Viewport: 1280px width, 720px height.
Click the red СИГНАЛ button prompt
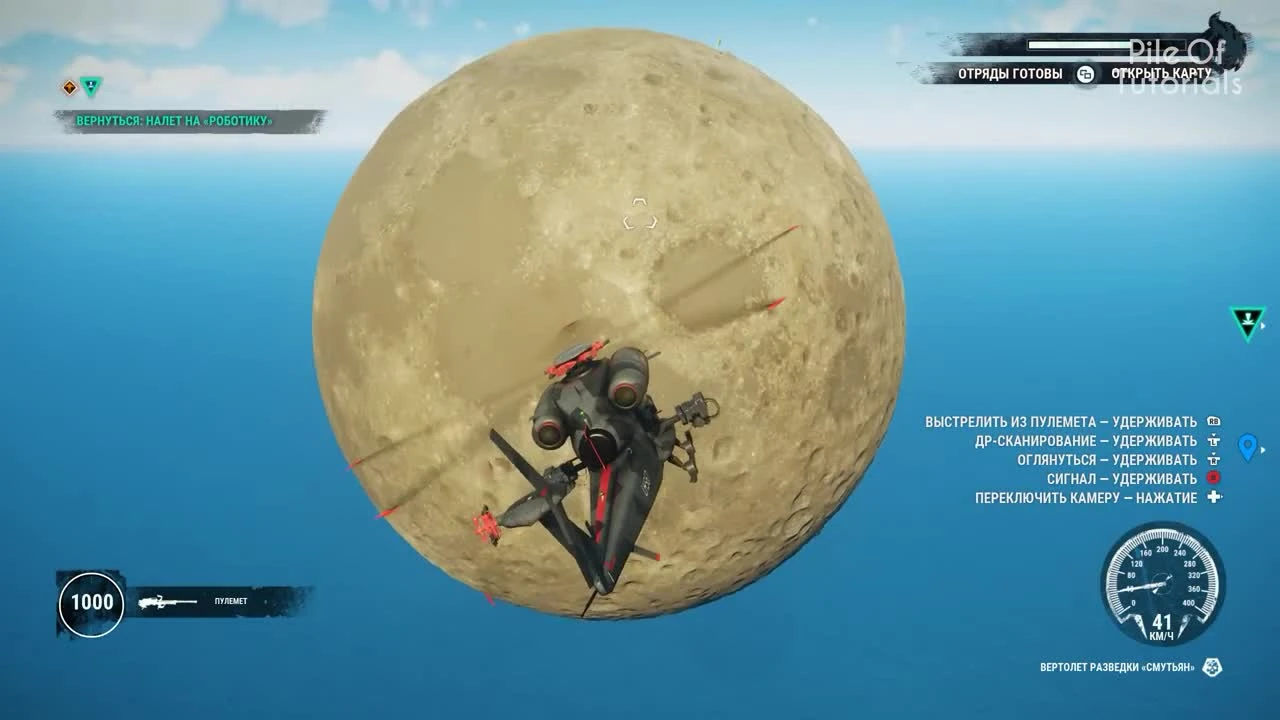point(1214,478)
